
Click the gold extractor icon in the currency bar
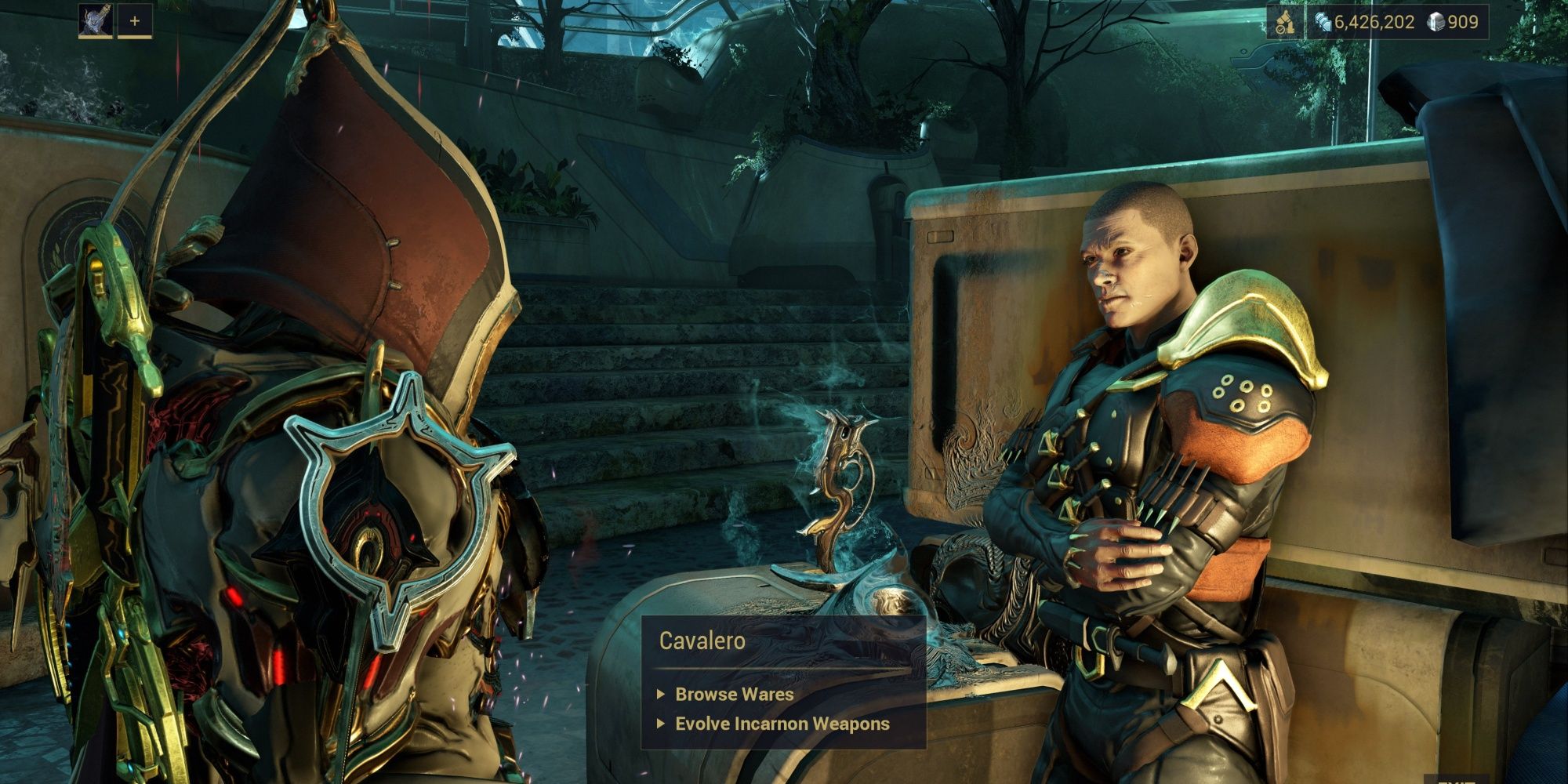point(1284,23)
